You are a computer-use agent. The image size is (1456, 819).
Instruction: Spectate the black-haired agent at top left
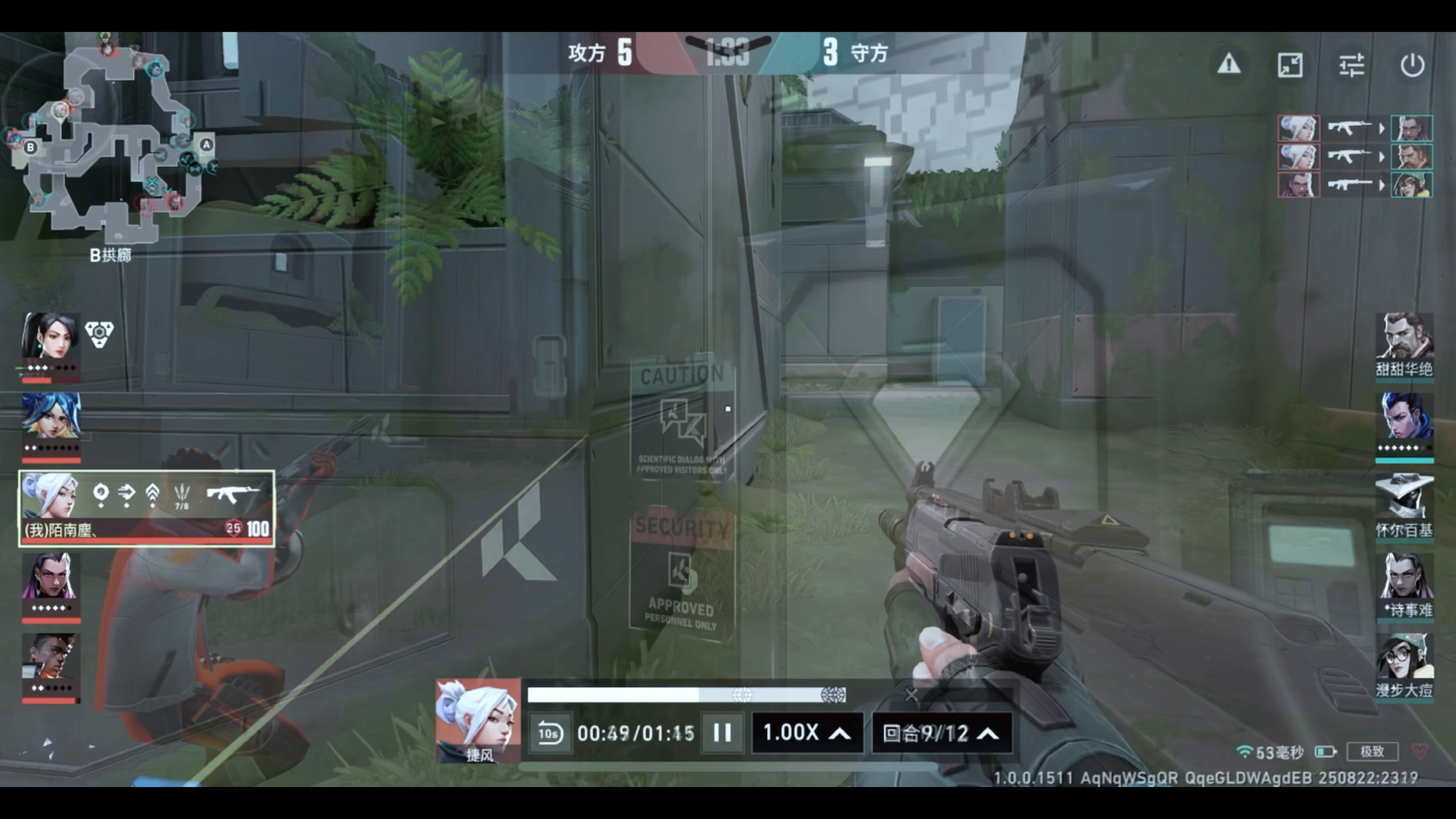coord(50,336)
